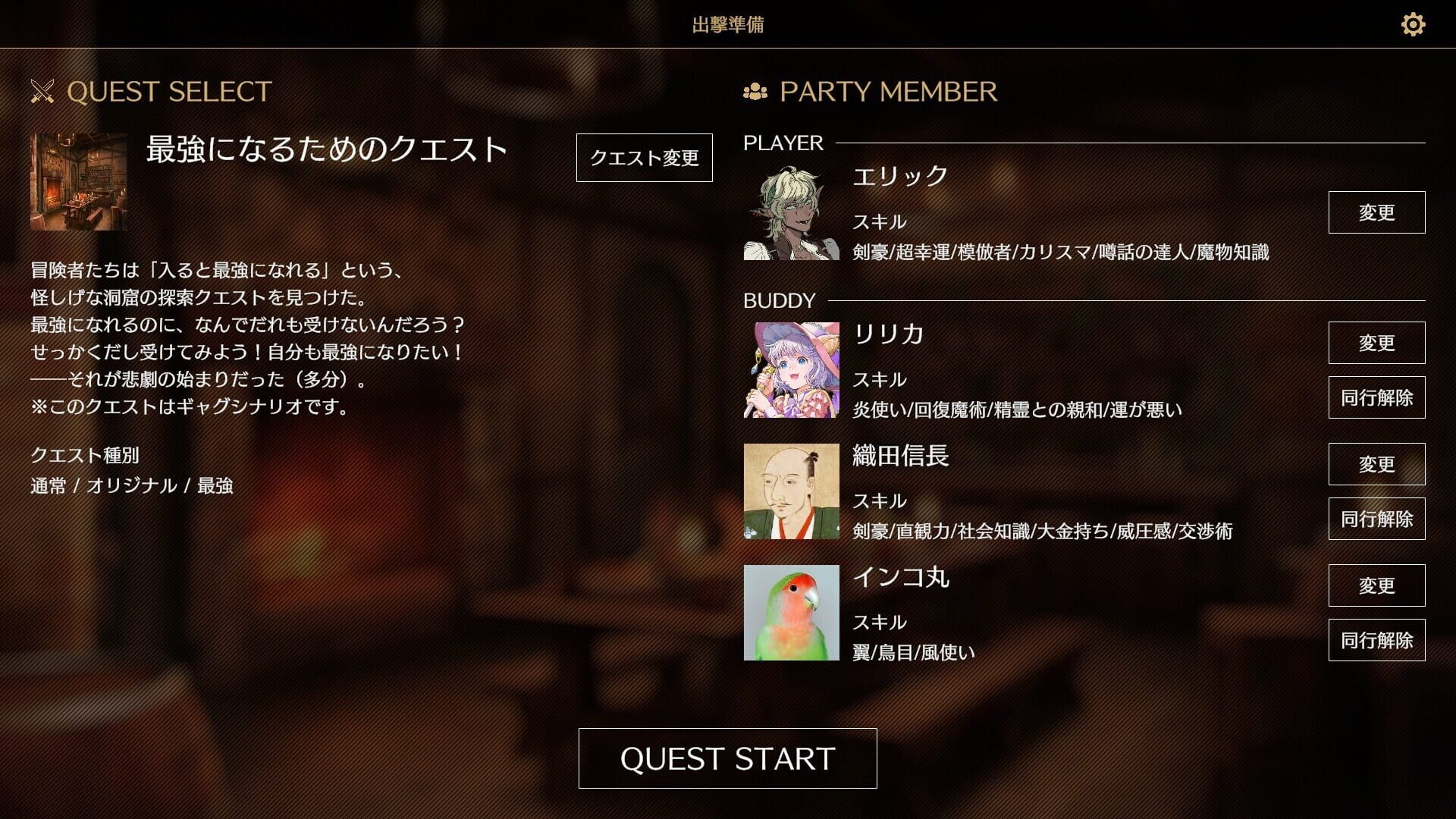The height and width of the screenshot is (819, 1456).
Task: Click the PARTY MEMBER group icon
Action: (x=755, y=91)
